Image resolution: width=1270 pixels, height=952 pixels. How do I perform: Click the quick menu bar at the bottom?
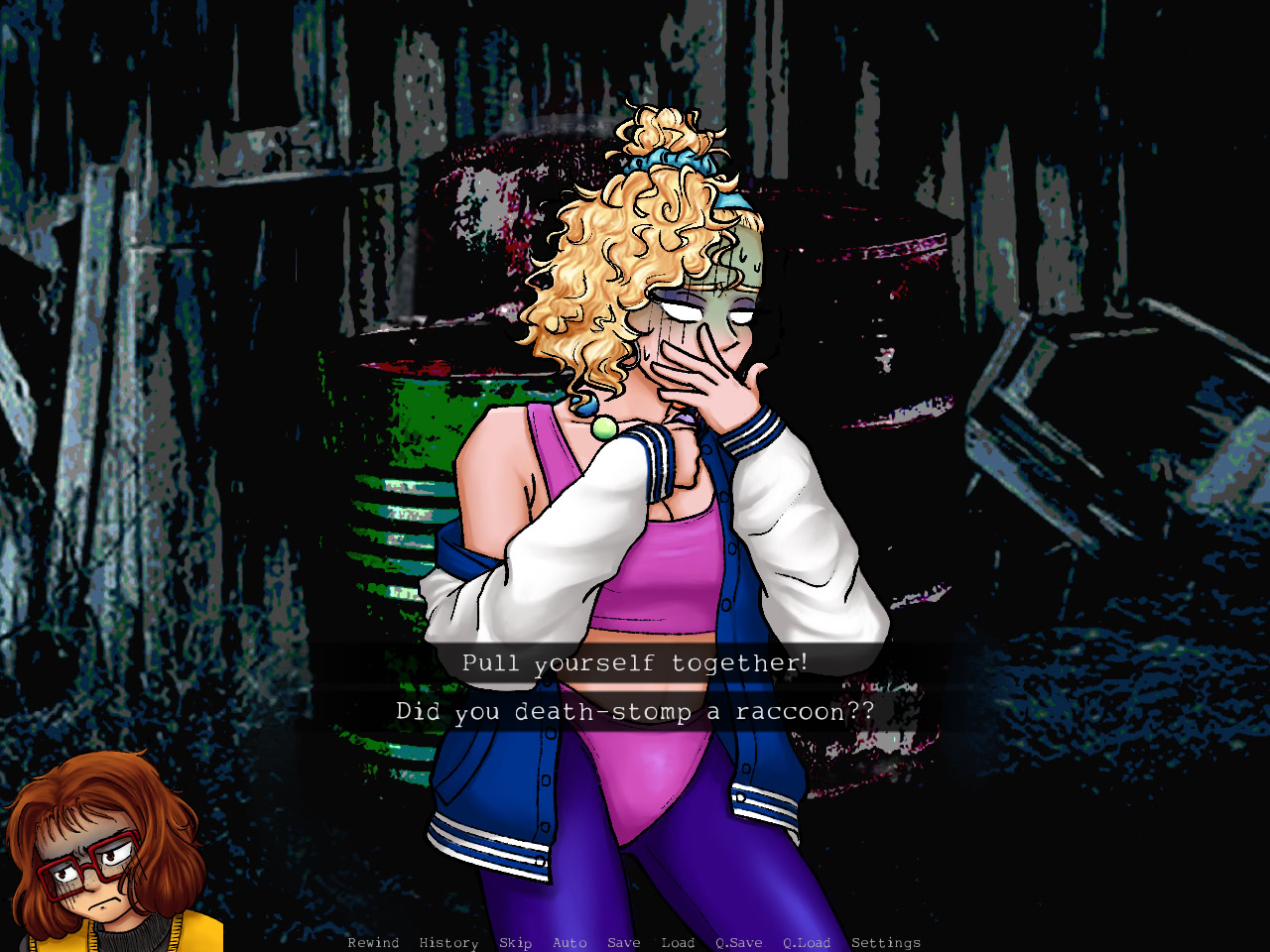[x=635, y=943]
